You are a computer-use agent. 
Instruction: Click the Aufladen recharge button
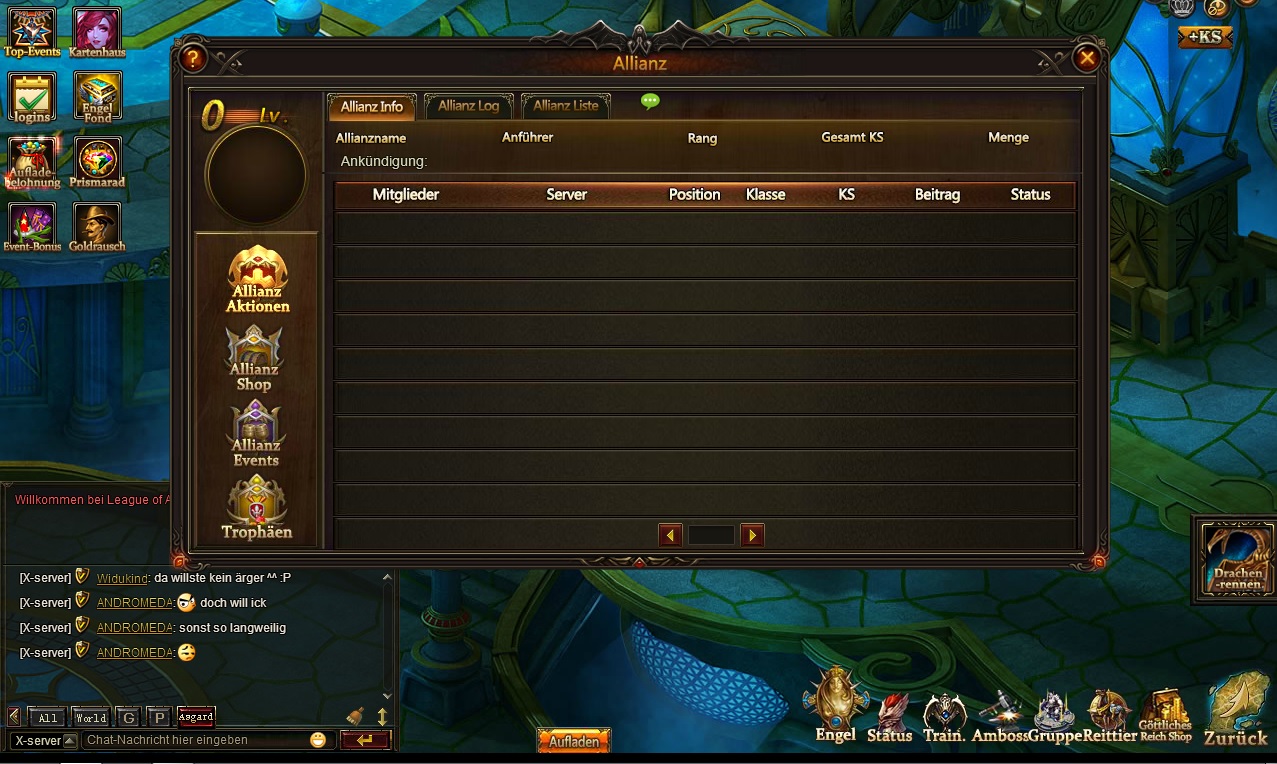tap(573, 741)
